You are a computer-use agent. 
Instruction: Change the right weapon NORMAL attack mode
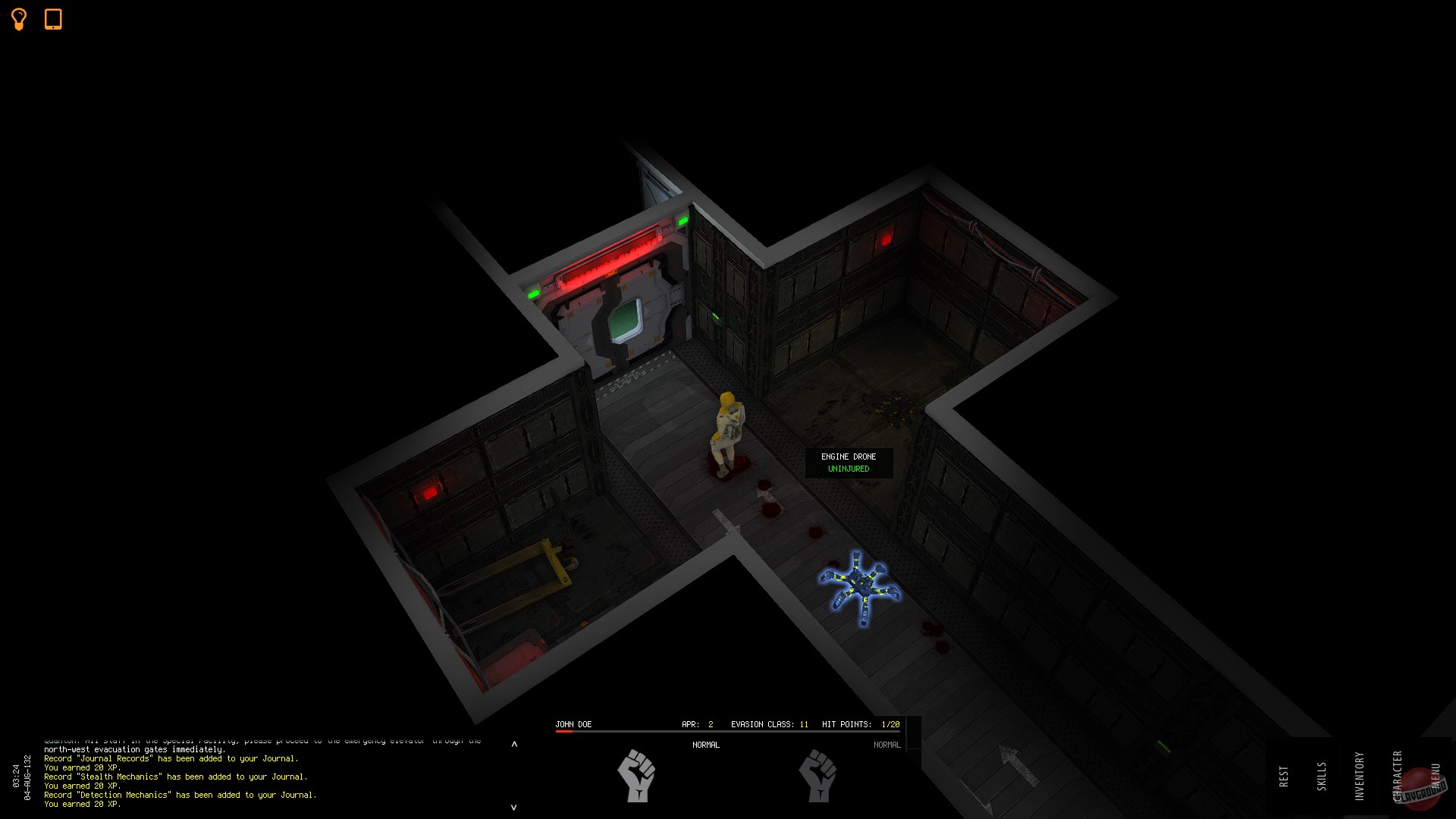[x=886, y=745]
